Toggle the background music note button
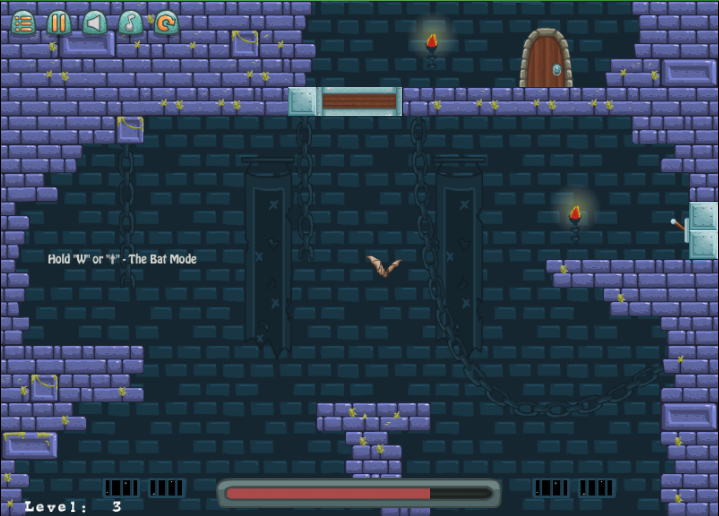The width and height of the screenshot is (719, 516). click(130, 22)
